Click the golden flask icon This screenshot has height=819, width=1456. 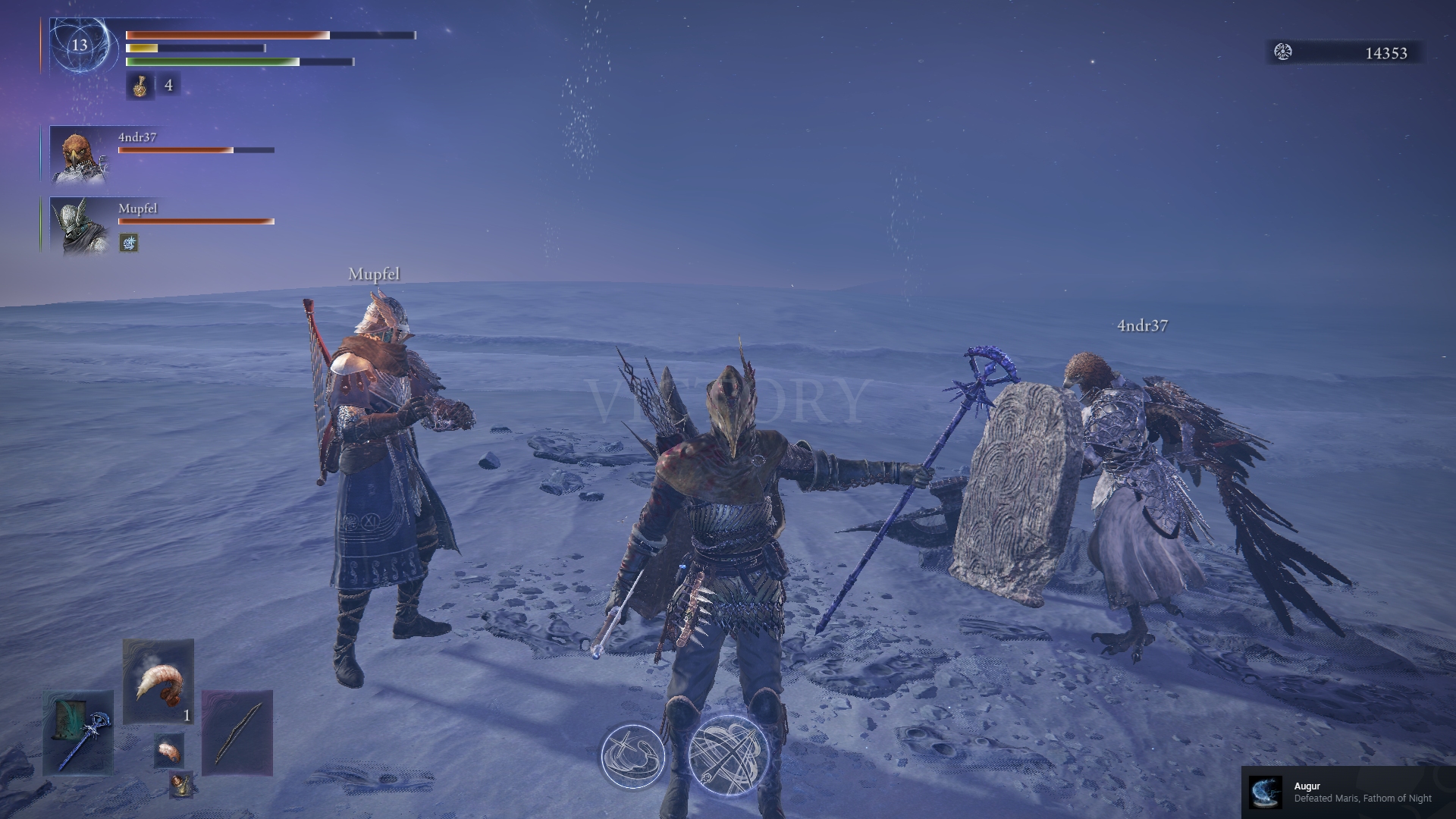point(140,86)
